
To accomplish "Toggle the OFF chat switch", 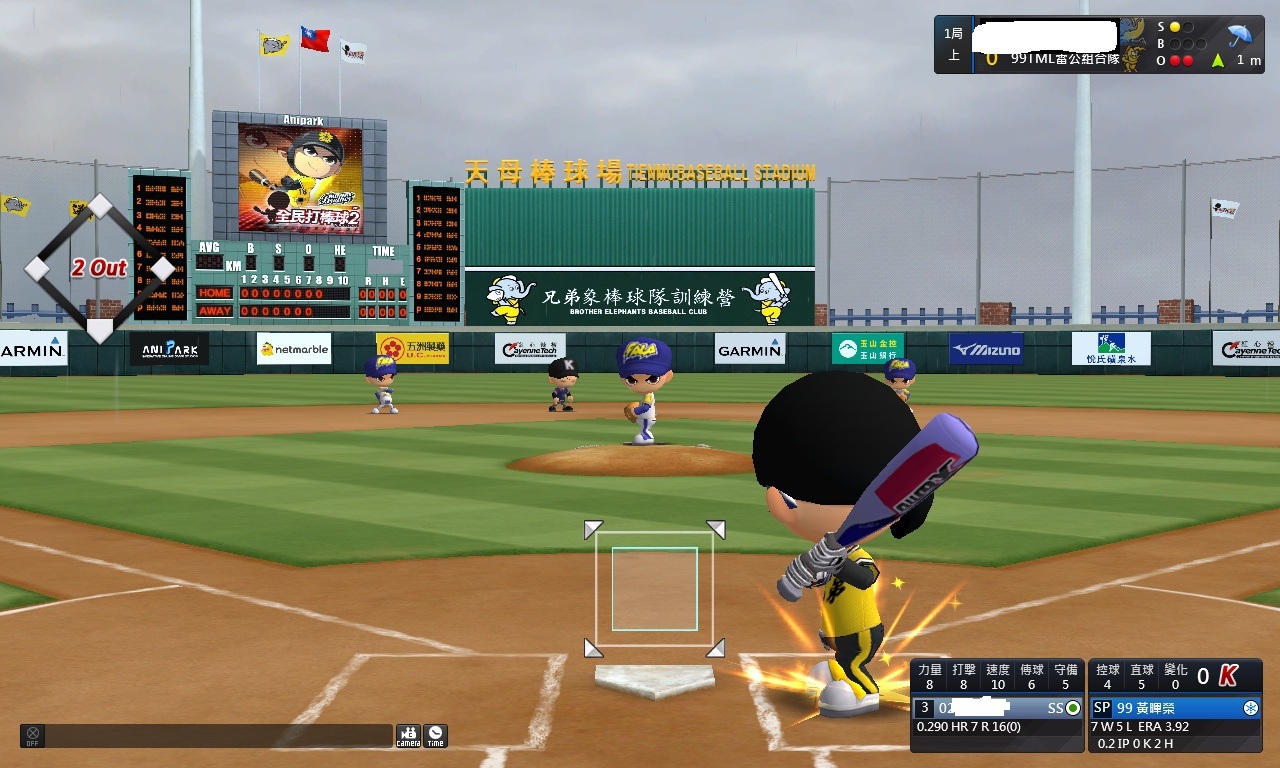I will [32, 736].
